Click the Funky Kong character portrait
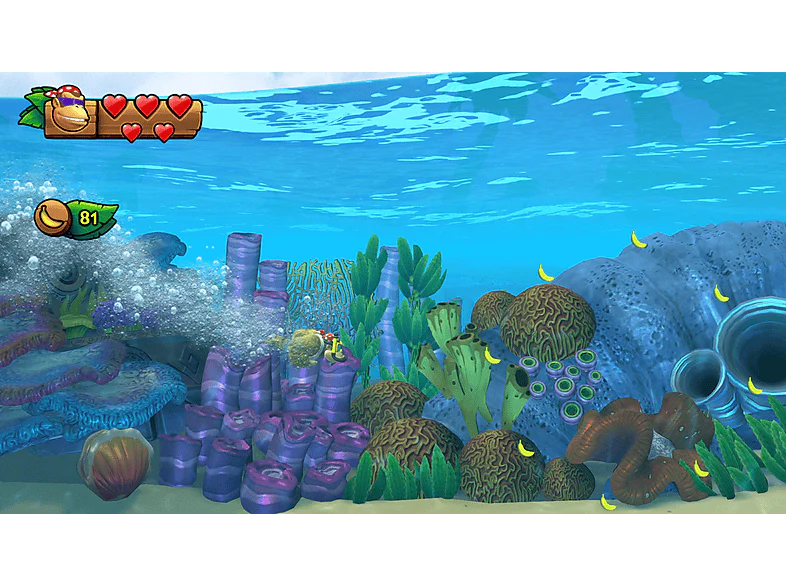This screenshot has width=786, height=587. coord(69,110)
